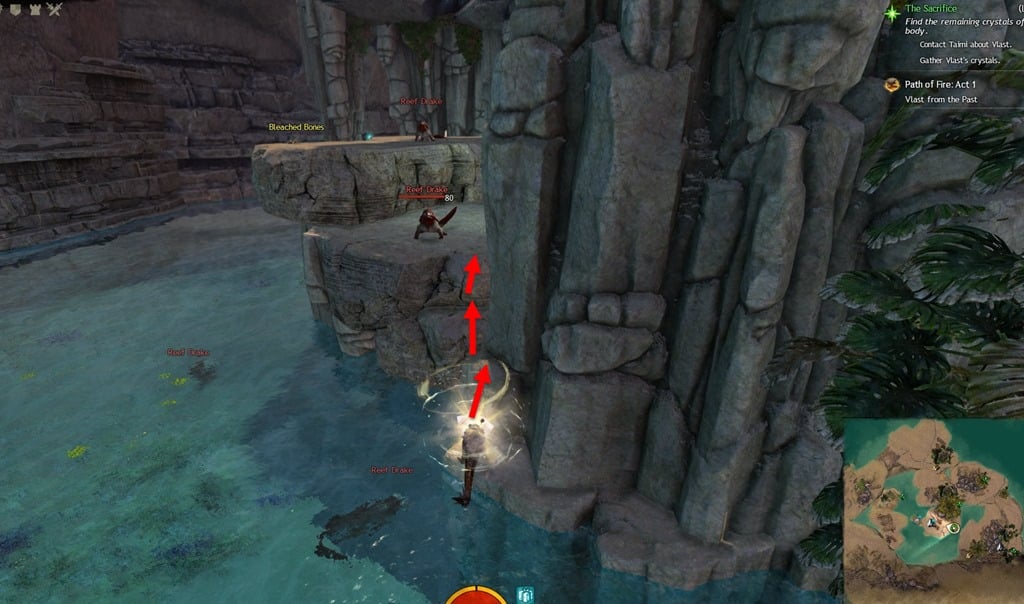Open the crossed swords PvP menu icon

(x=53, y=10)
